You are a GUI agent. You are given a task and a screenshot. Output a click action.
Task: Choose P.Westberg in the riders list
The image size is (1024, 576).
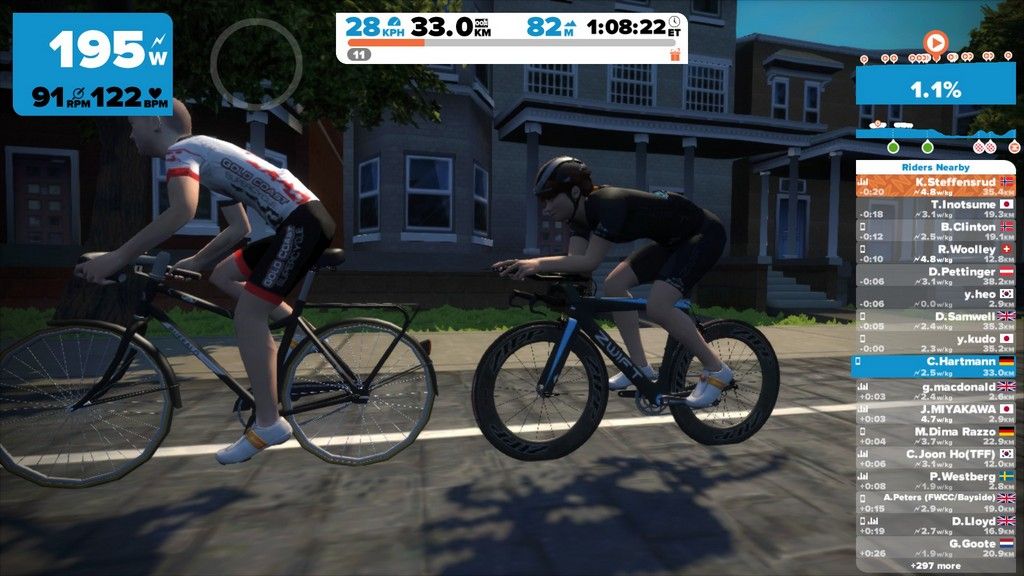point(935,480)
